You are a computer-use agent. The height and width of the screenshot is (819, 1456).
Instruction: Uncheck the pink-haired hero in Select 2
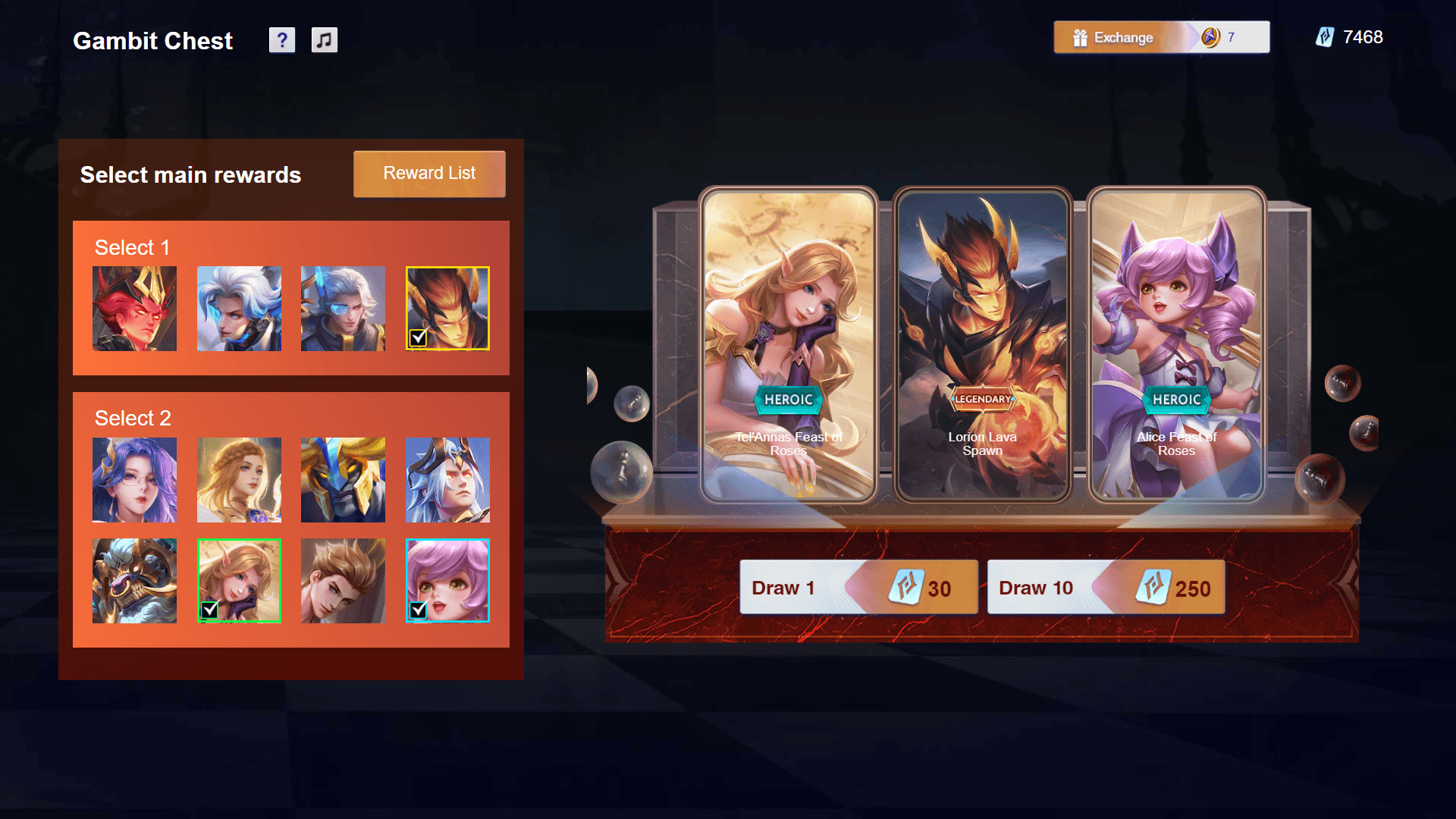447,579
